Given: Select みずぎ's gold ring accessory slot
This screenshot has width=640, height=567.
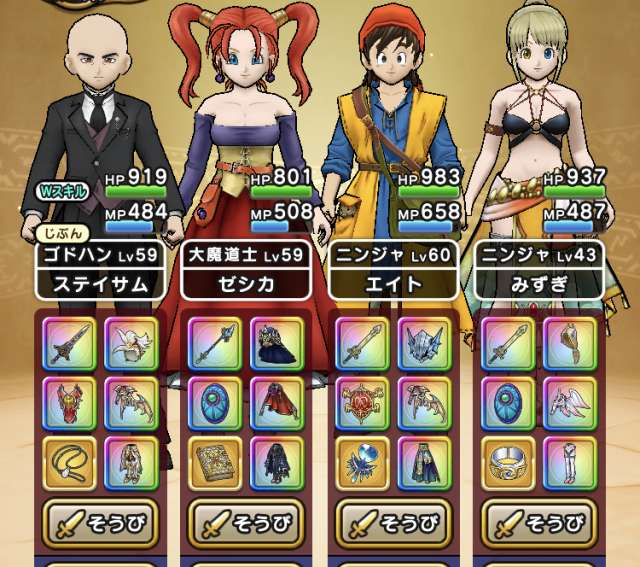Looking at the screenshot, I should click(x=509, y=461).
